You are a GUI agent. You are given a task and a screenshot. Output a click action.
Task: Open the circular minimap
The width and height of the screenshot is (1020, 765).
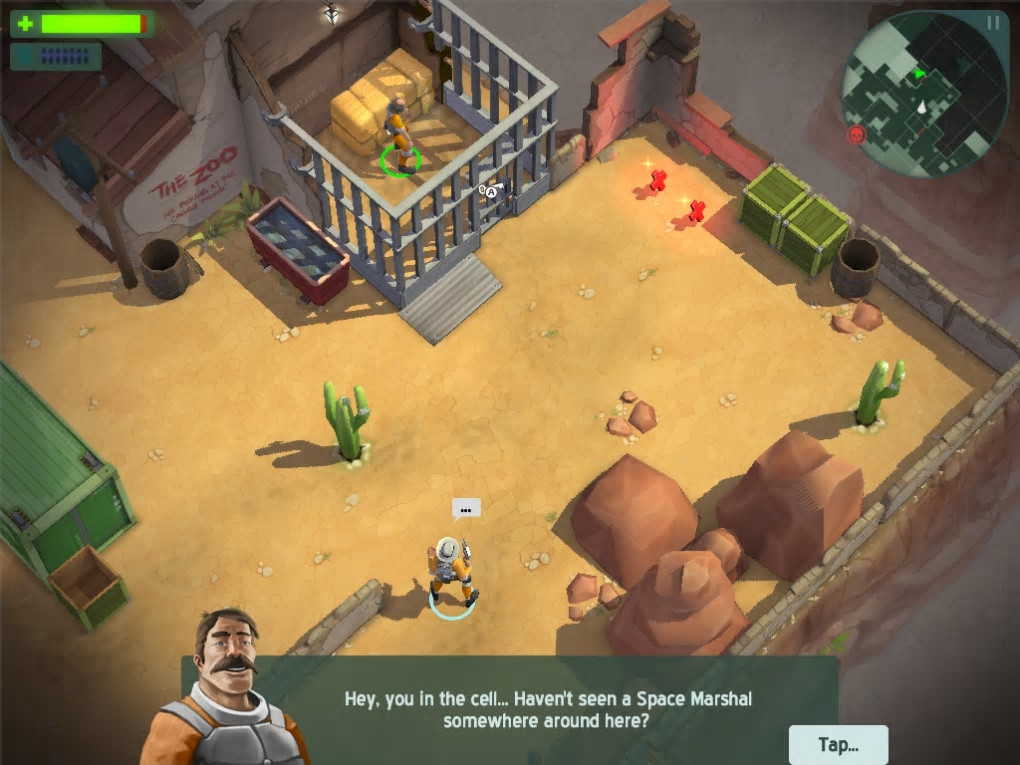pyautogui.click(x=924, y=94)
